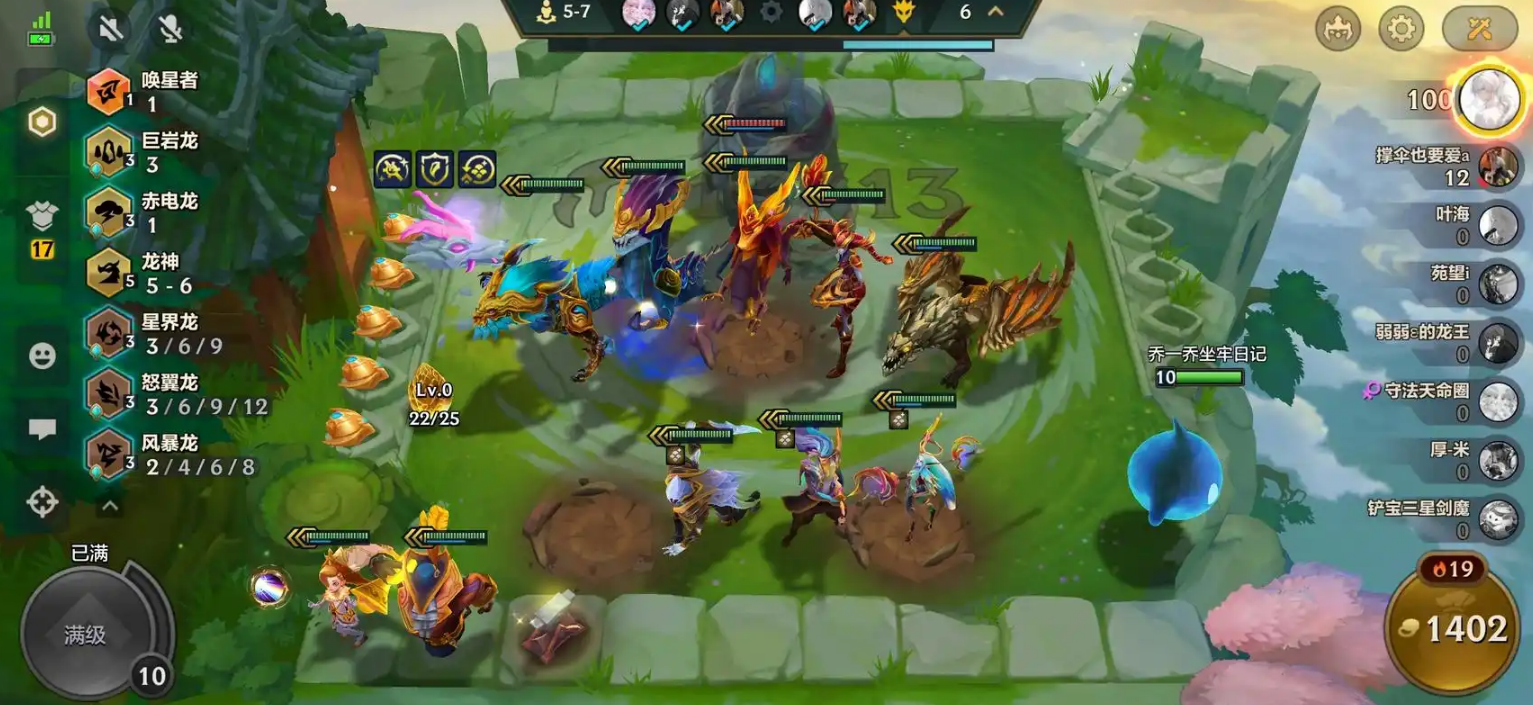Tap the 满级 experience button
The height and width of the screenshot is (705, 1533).
pos(85,634)
